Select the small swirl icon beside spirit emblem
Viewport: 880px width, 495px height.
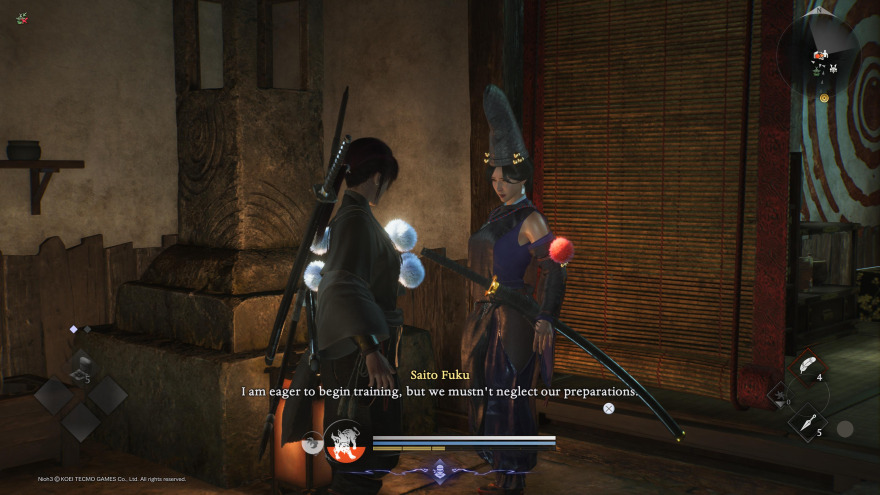point(313,441)
